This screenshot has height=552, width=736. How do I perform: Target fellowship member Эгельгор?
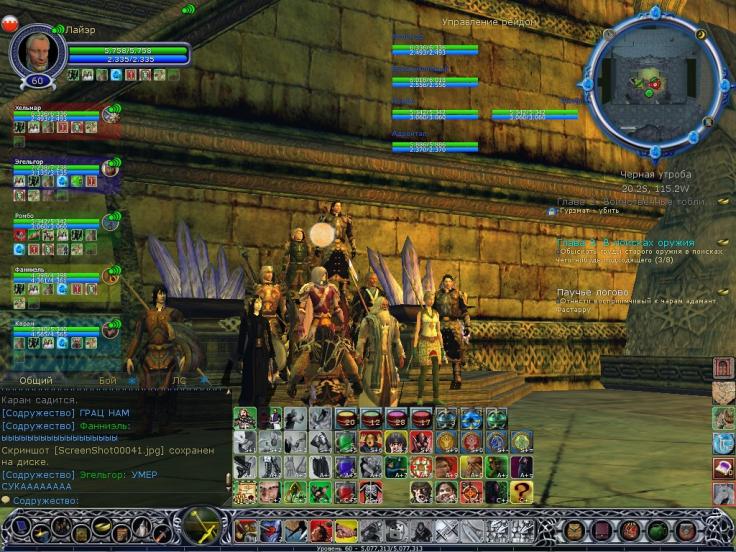[60, 175]
